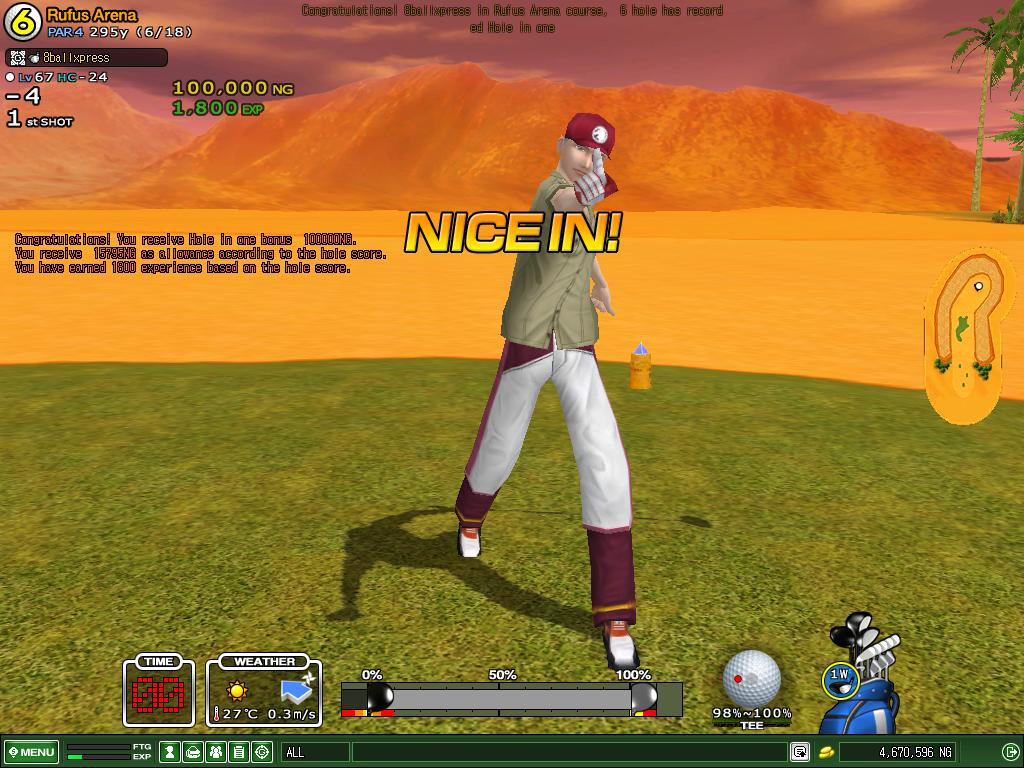This screenshot has width=1024, height=768.
Task: Click the two-person friends icon
Action: coord(216,752)
